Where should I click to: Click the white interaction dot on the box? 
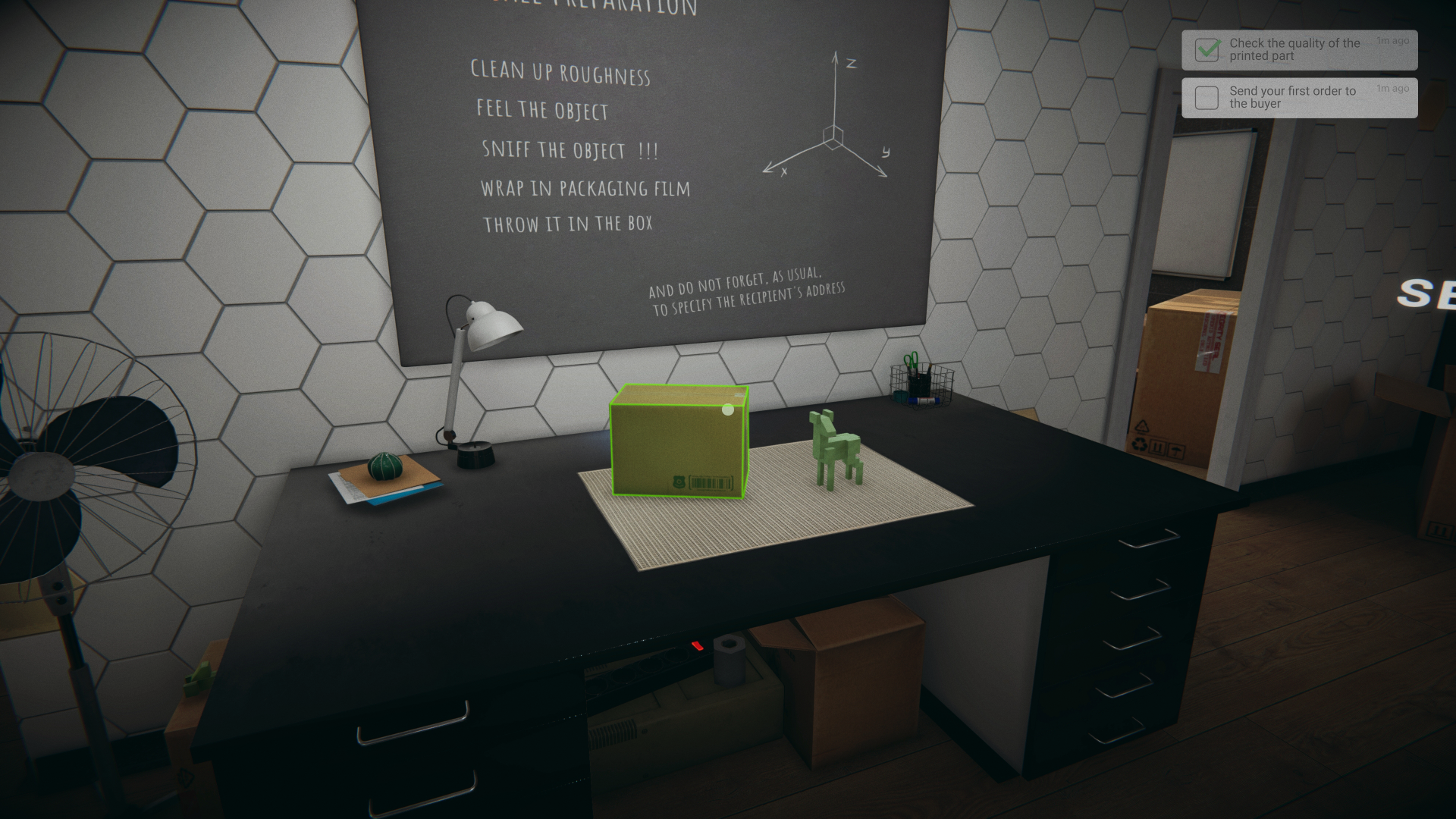pyautogui.click(x=727, y=410)
